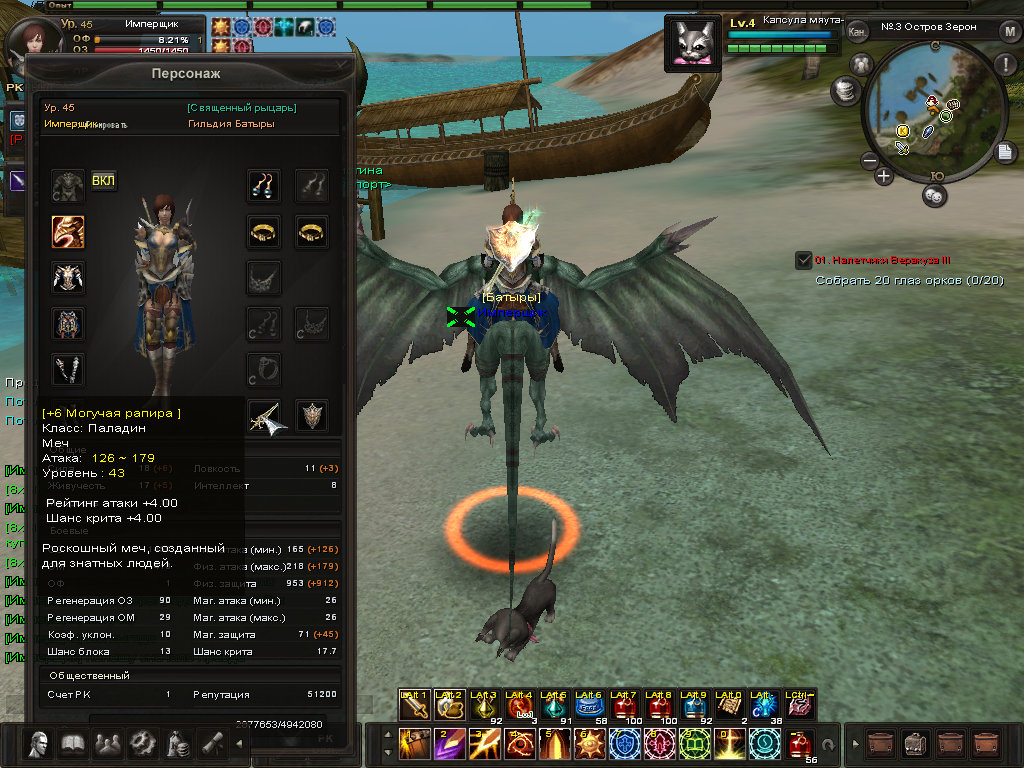The width and height of the screenshot is (1024, 768).
Task: Open the world map with M button
Action: coord(1009,30)
